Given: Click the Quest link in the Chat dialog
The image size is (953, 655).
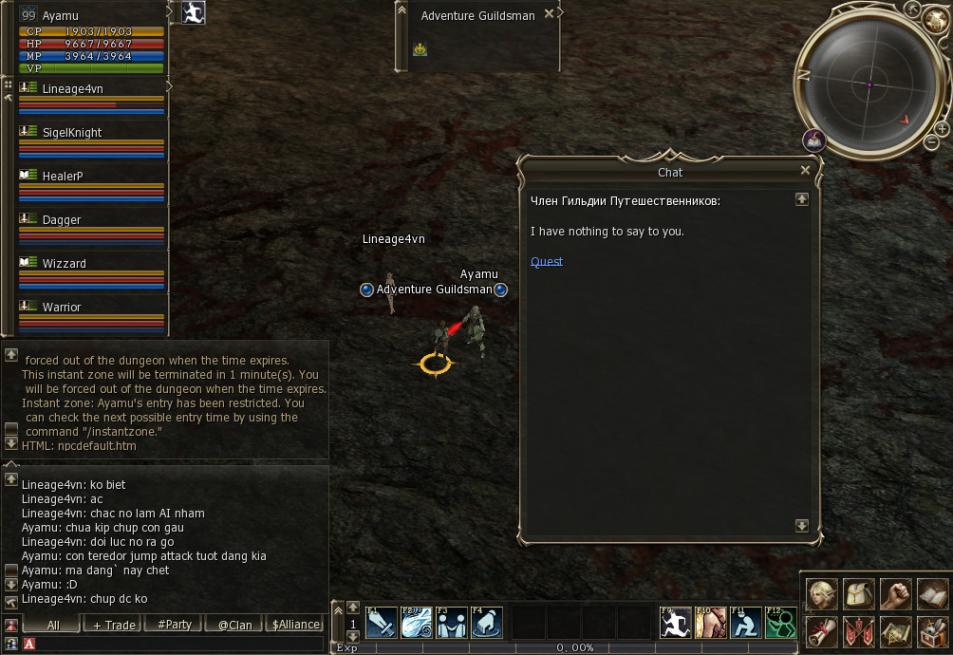Looking at the screenshot, I should [x=546, y=262].
